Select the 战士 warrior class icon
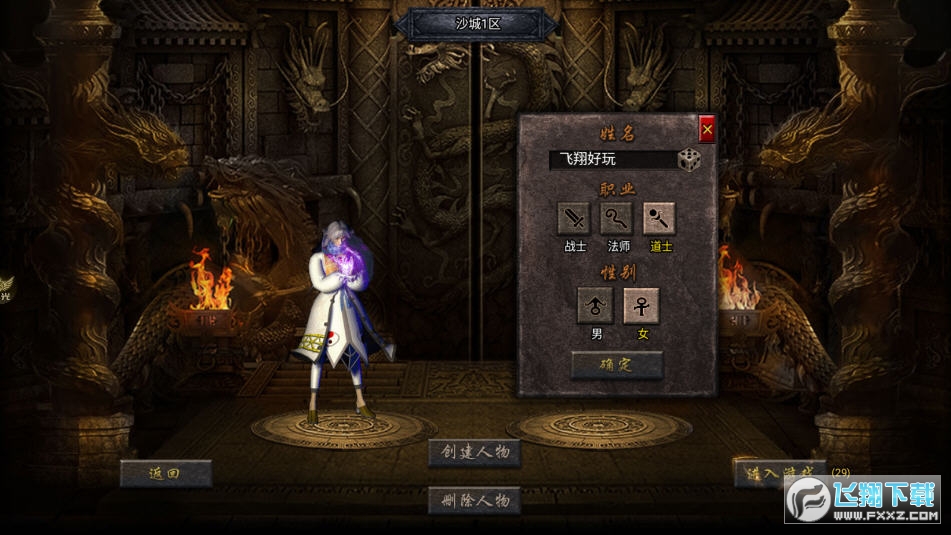Screen dimensions: 951x535 tap(574, 218)
